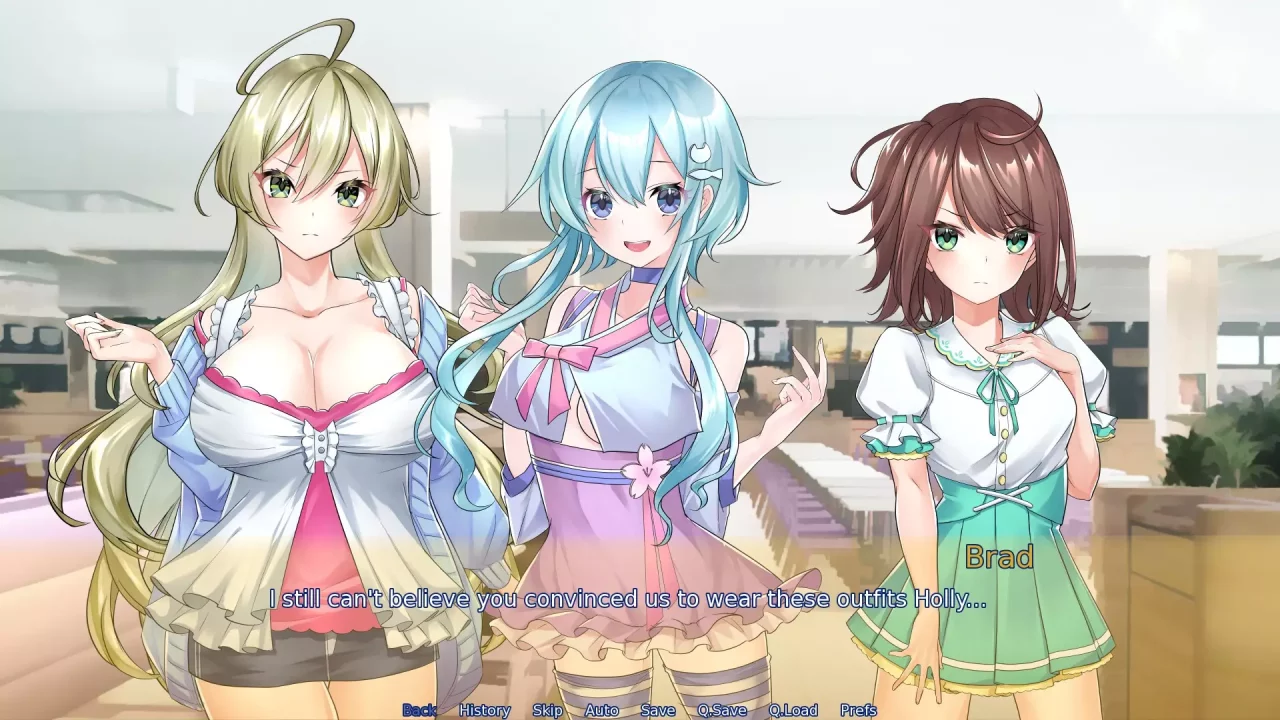The image size is (1280, 720).
Task: Rewind to the previous line using Back
Action: click(420, 709)
